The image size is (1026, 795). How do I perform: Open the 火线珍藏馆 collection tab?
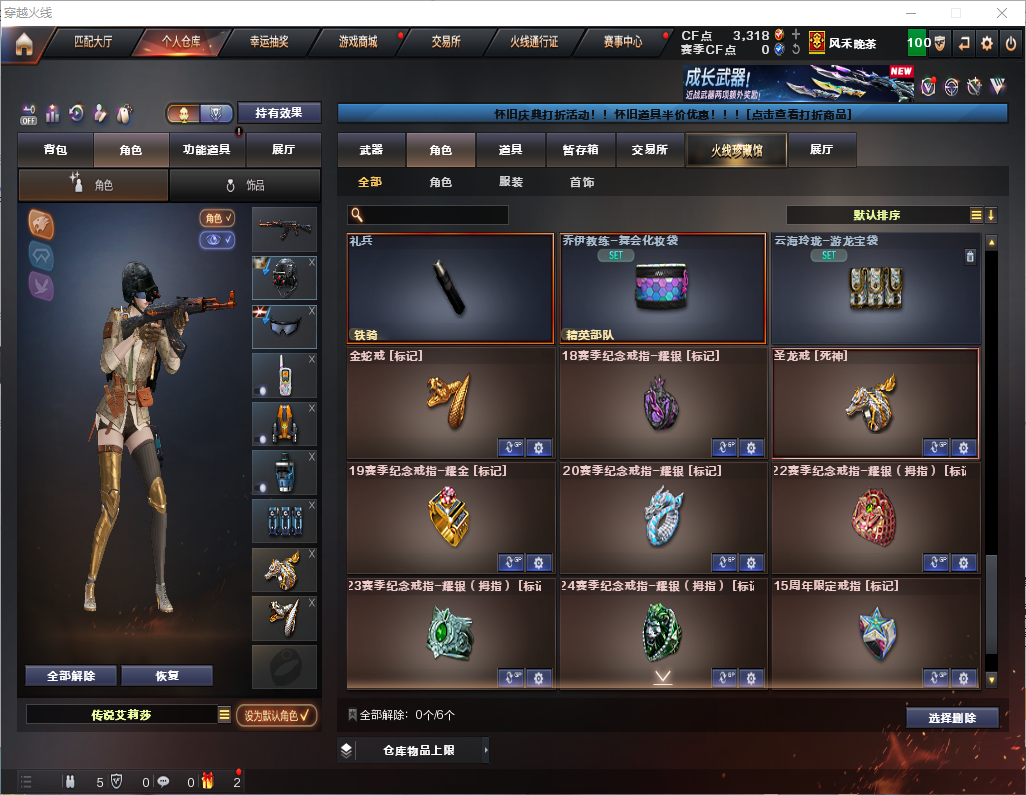tap(736, 150)
